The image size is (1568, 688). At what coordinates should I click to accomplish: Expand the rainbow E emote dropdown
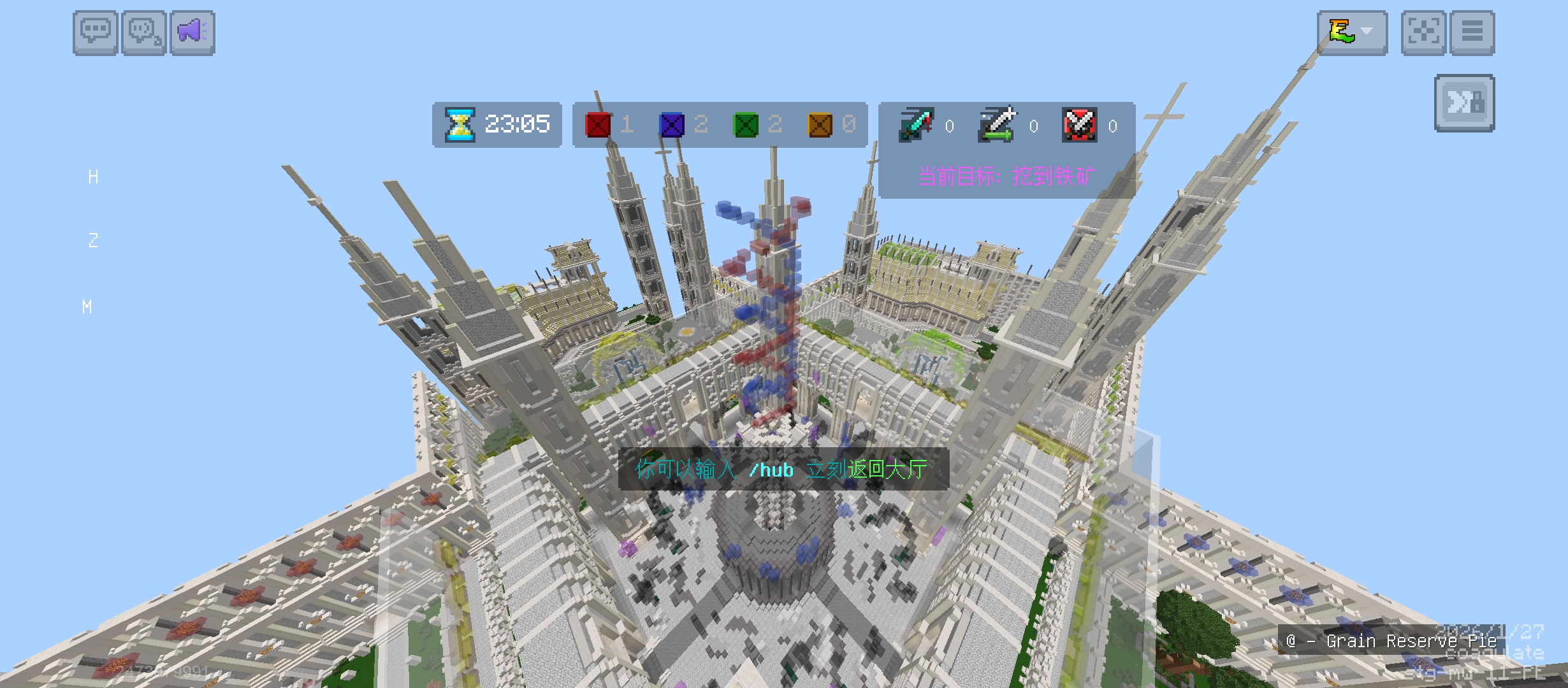pyautogui.click(x=1352, y=32)
